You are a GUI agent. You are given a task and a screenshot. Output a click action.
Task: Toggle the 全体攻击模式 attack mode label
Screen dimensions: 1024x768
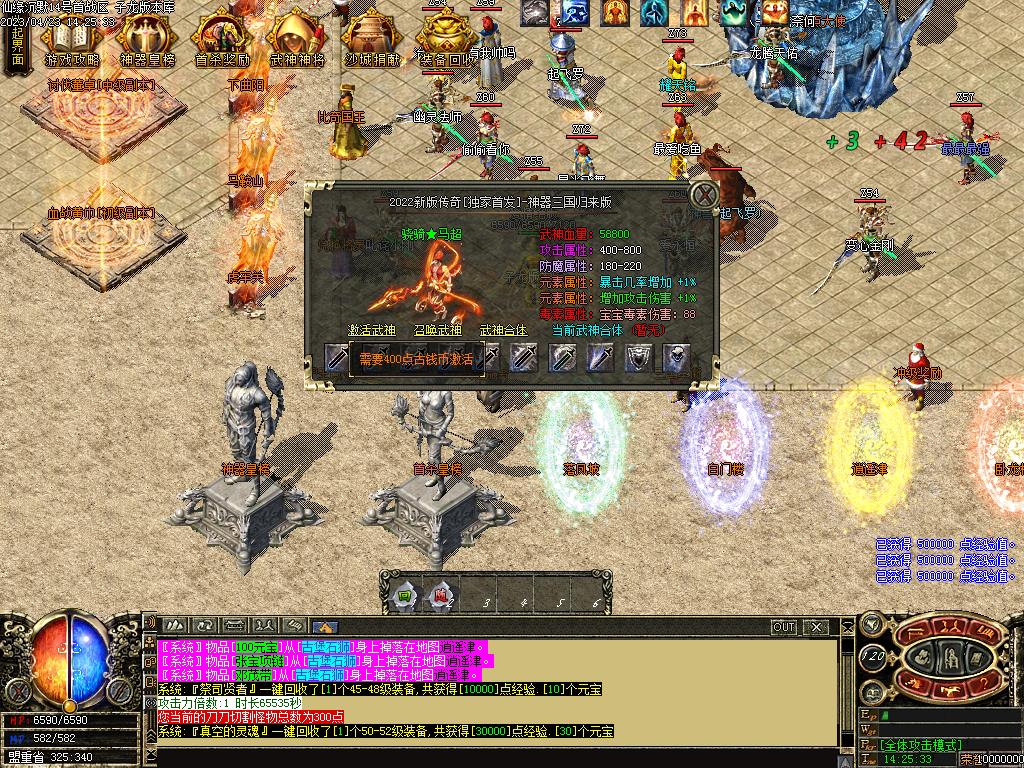coord(921,745)
